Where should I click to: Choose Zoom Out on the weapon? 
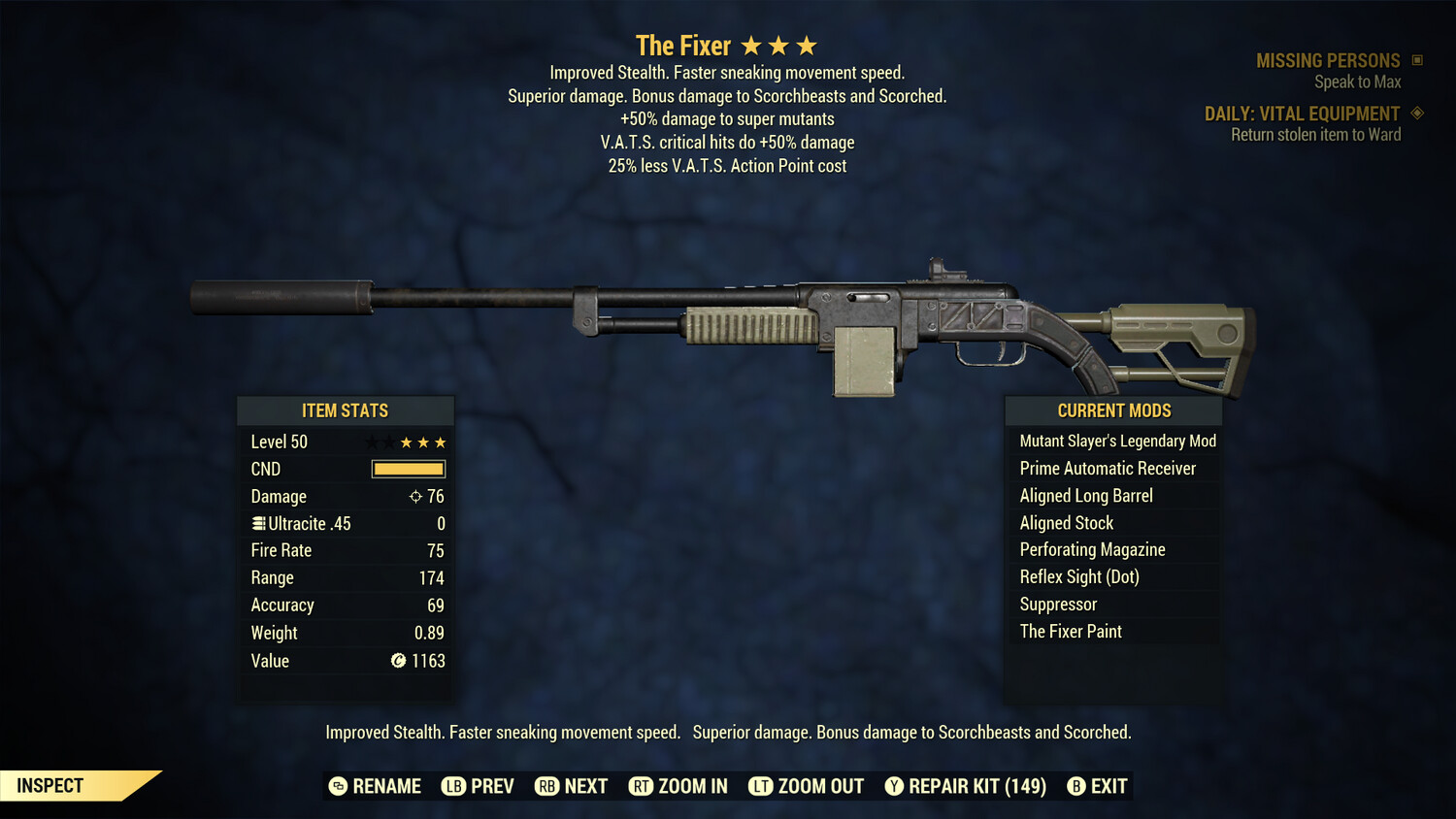click(806, 786)
